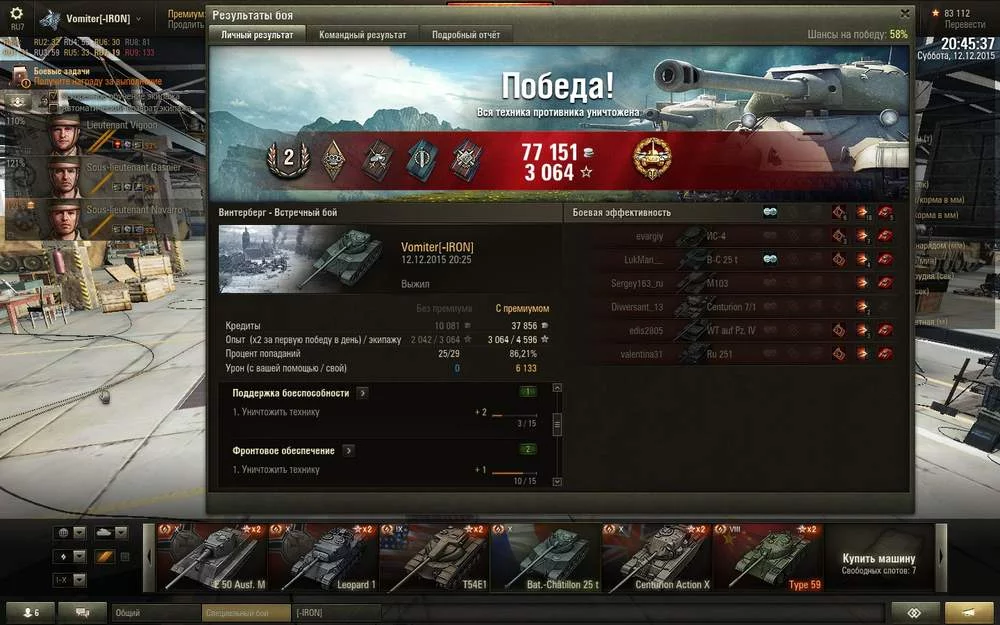Open the settings gear menu
The width and height of the screenshot is (1000, 625).
click(17, 15)
